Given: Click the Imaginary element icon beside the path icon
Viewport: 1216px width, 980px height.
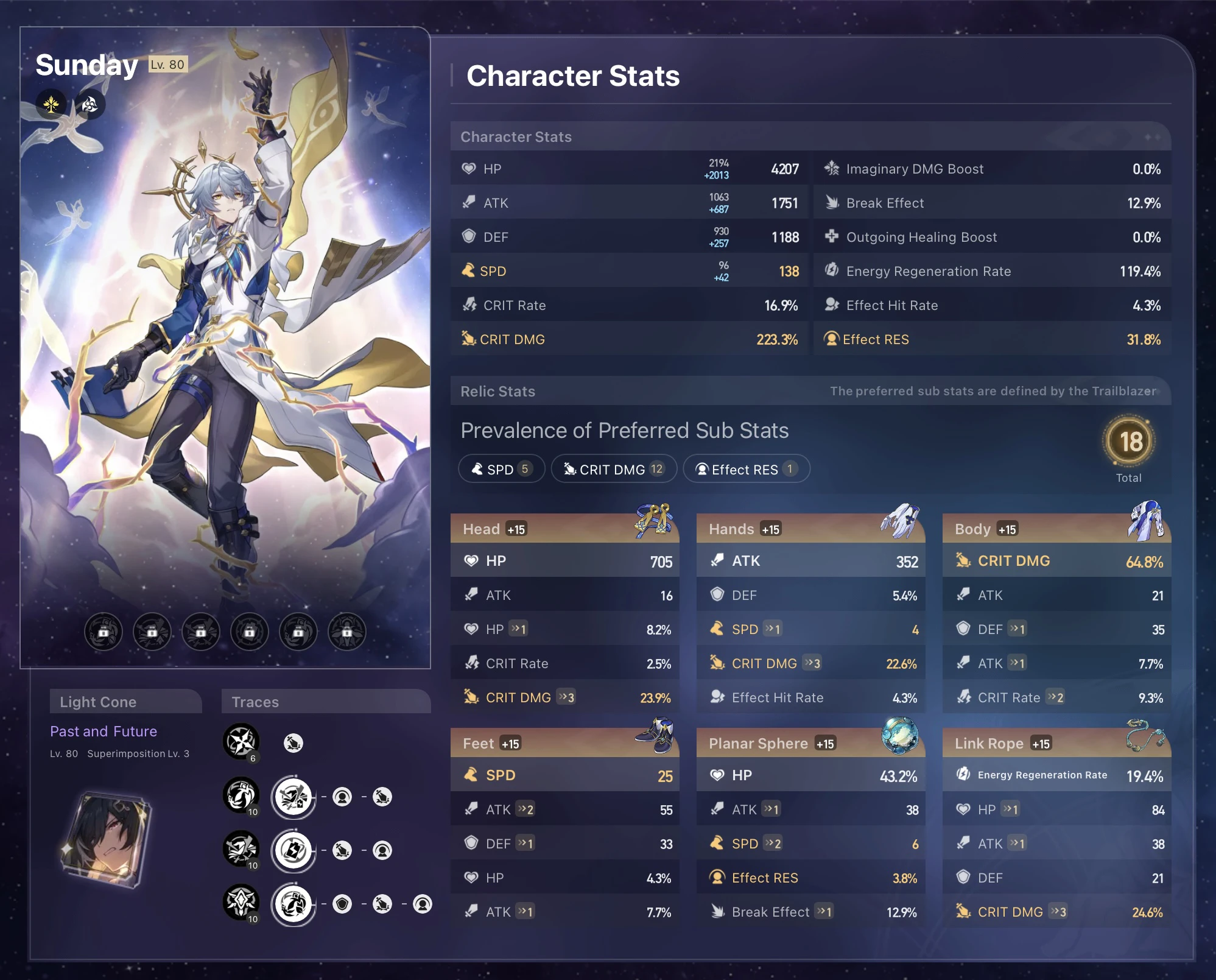Looking at the screenshot, I should [x=89, y=104].
